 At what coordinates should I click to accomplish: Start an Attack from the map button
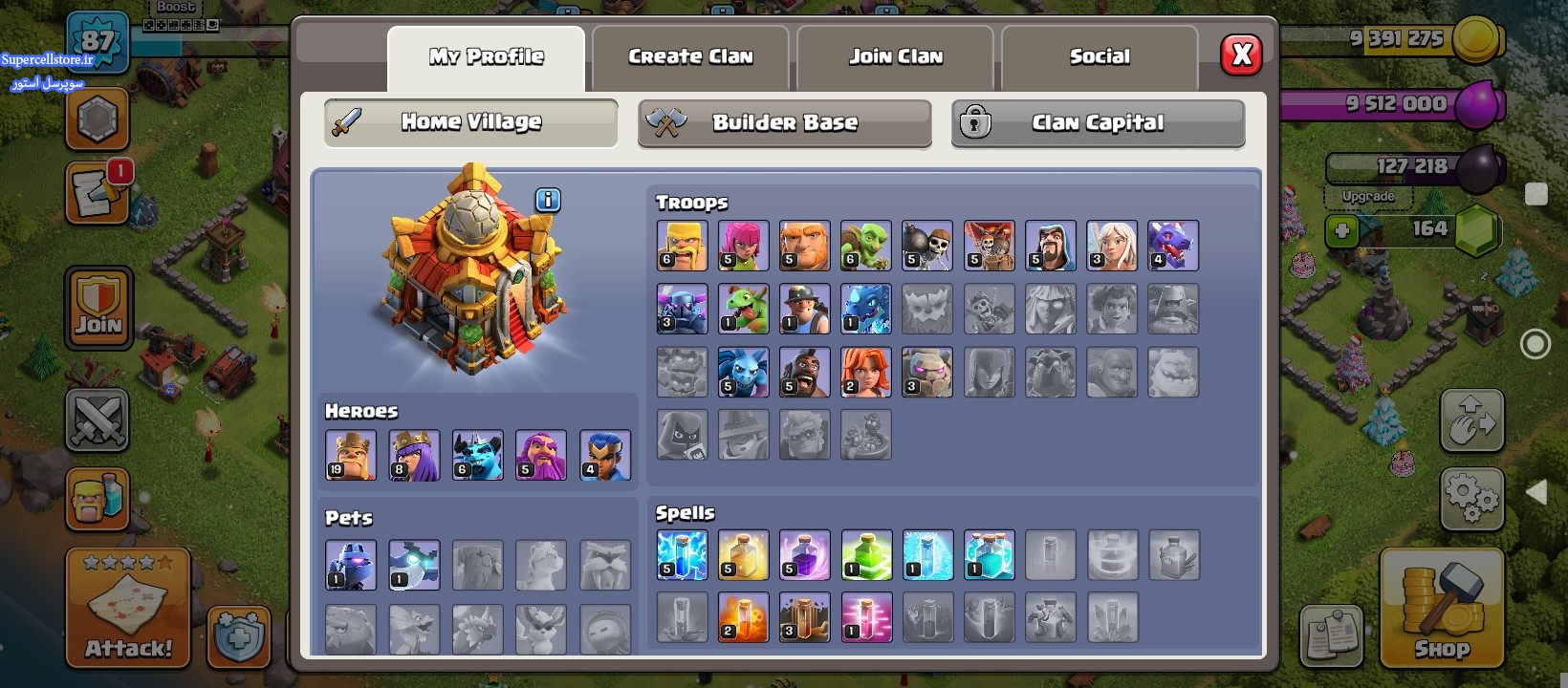128,609
